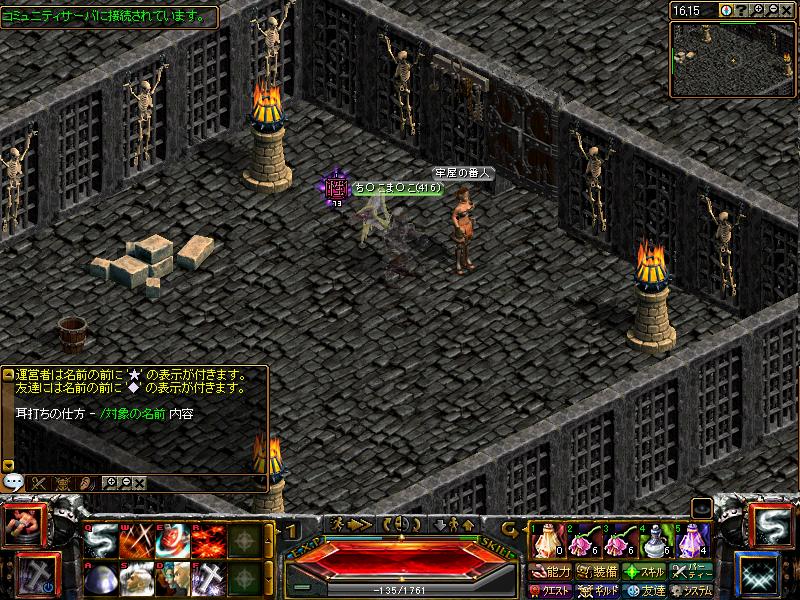Screen dimensions: 800x600
Task: Click the eye icon above the potion belt
Action: 702,507
